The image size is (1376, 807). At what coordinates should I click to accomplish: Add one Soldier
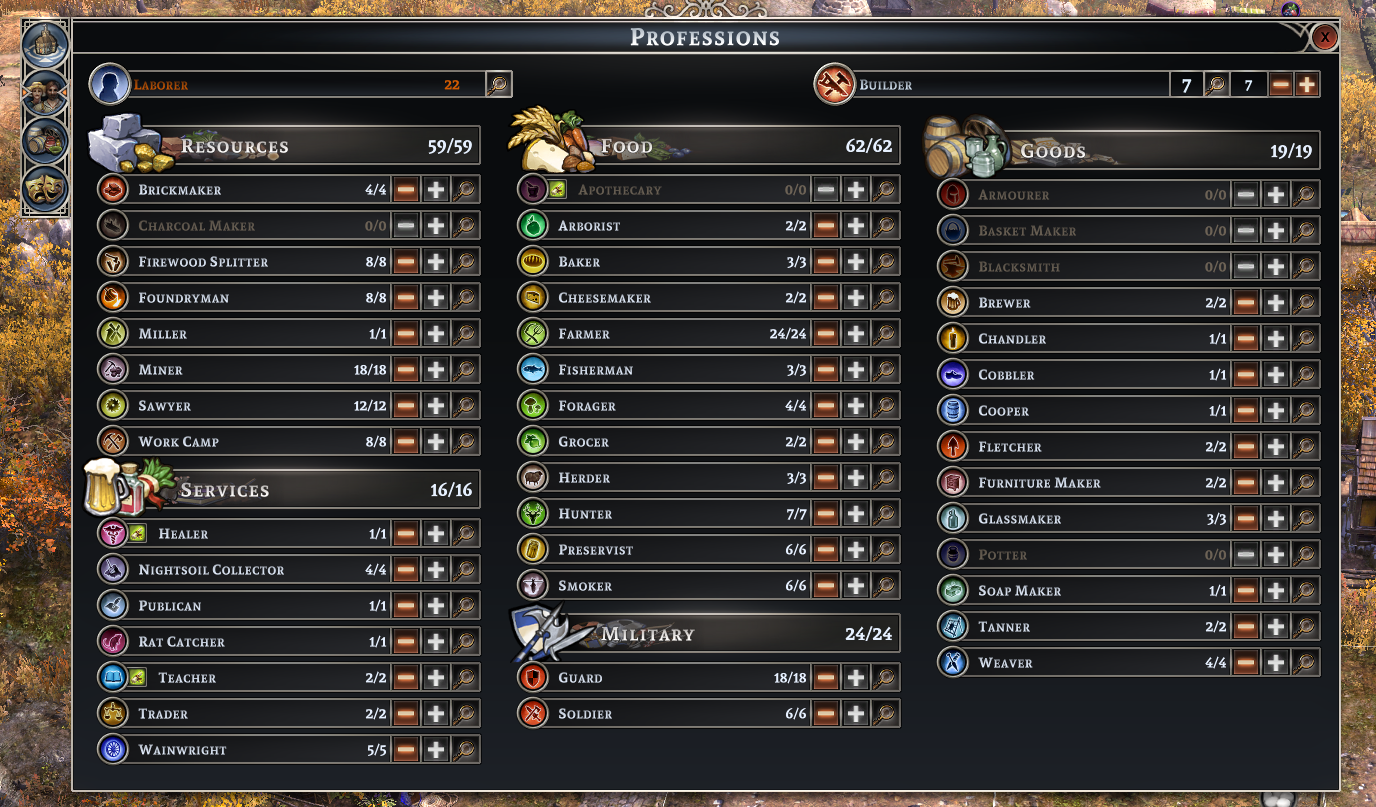pyautogui.click(x=856, y=714)
